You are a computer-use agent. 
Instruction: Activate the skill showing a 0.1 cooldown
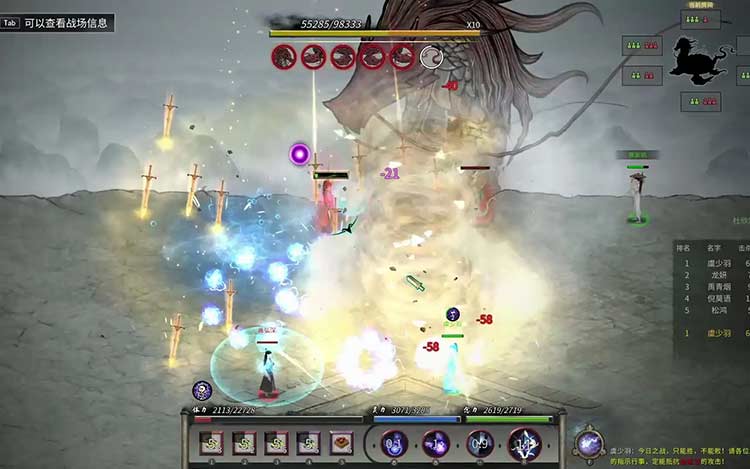395,443
